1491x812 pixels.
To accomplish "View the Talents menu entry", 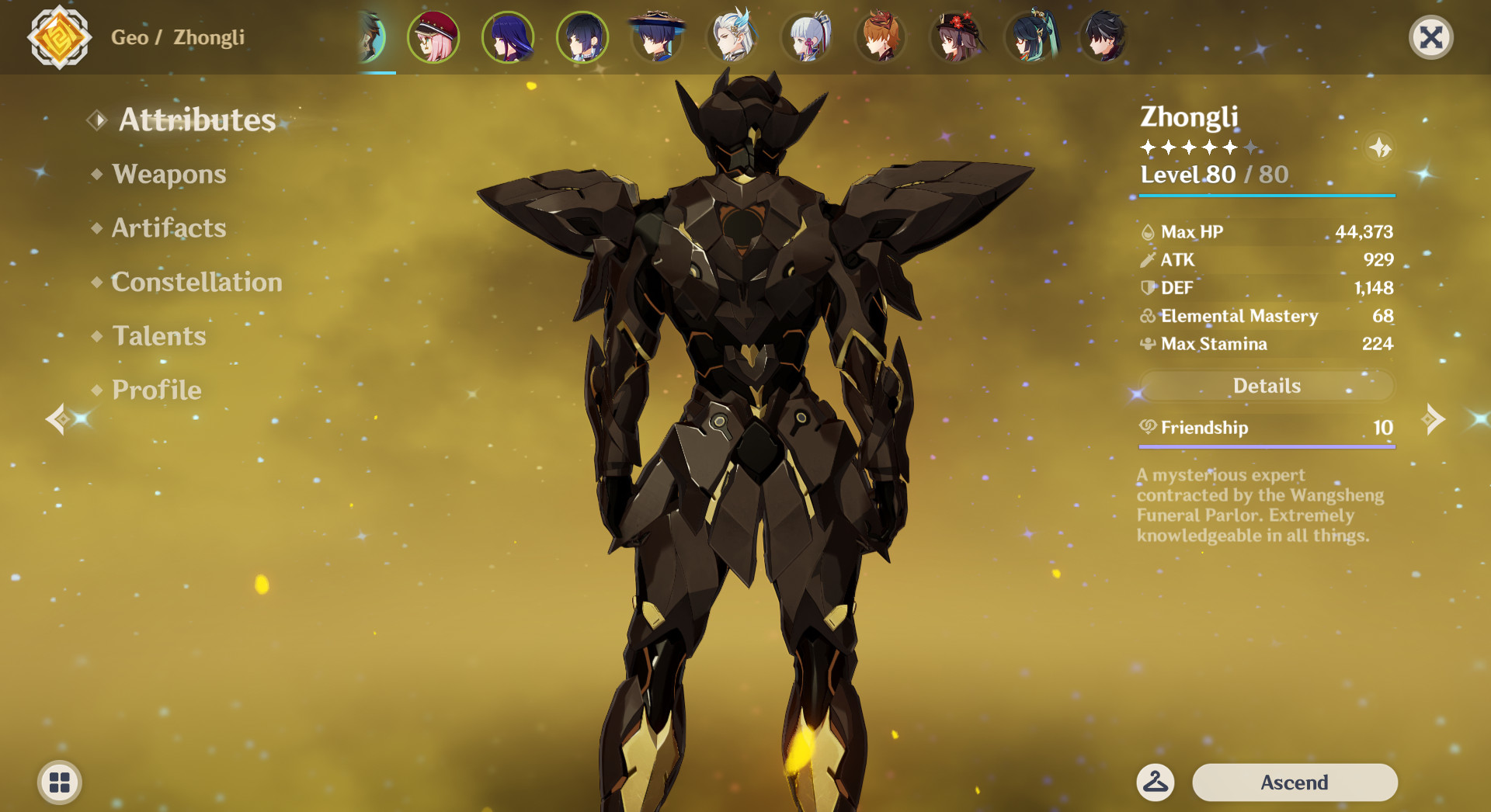I will click(x=158, y=336).
